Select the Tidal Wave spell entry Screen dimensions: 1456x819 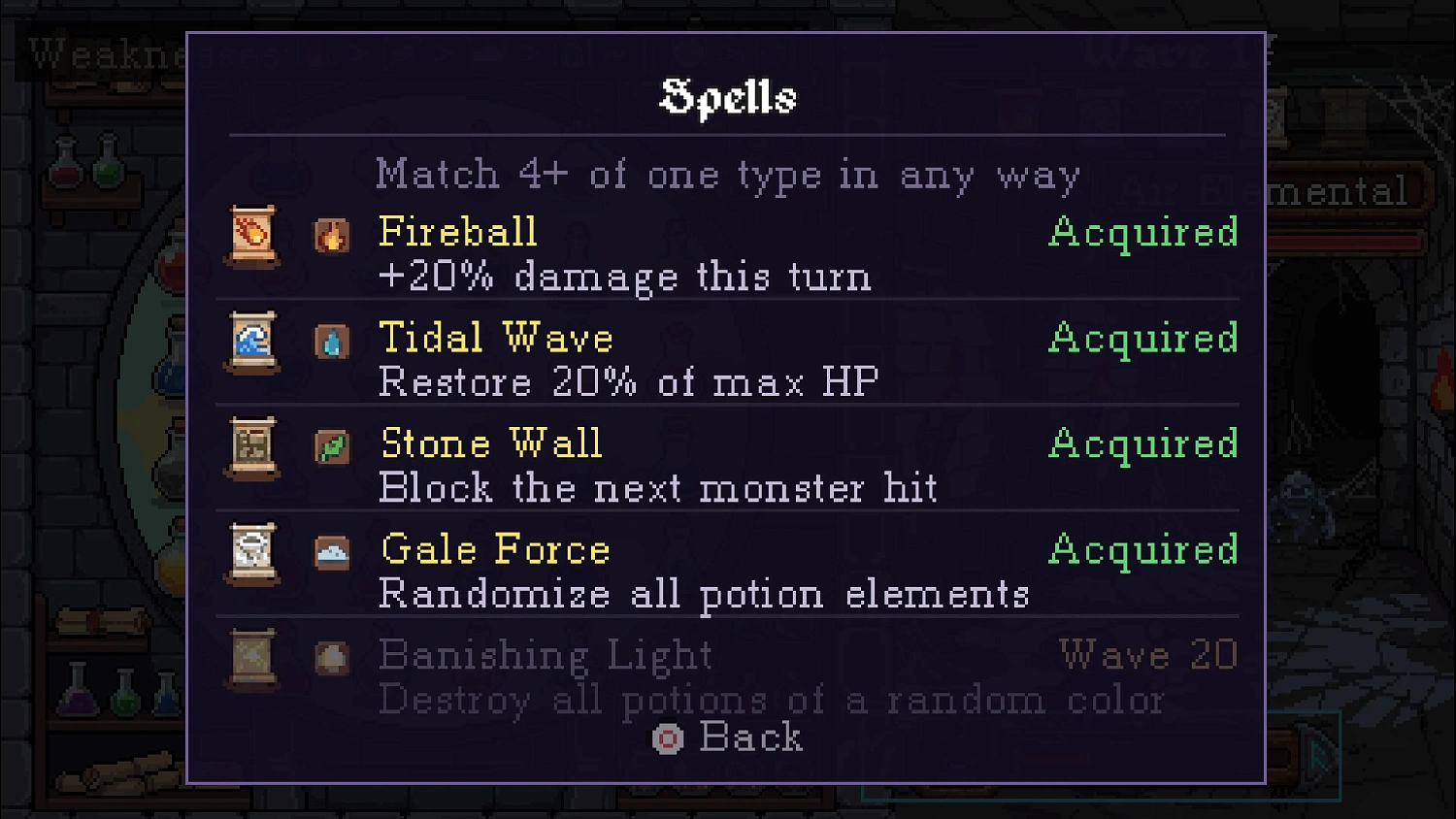click(x=494, y=338)
